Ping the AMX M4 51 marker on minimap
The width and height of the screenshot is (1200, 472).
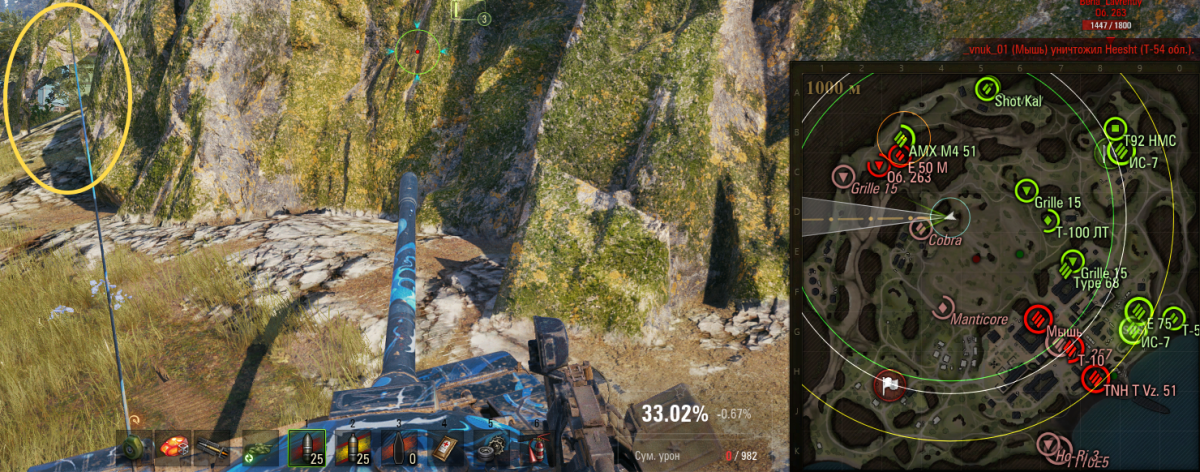pos(904,137)
